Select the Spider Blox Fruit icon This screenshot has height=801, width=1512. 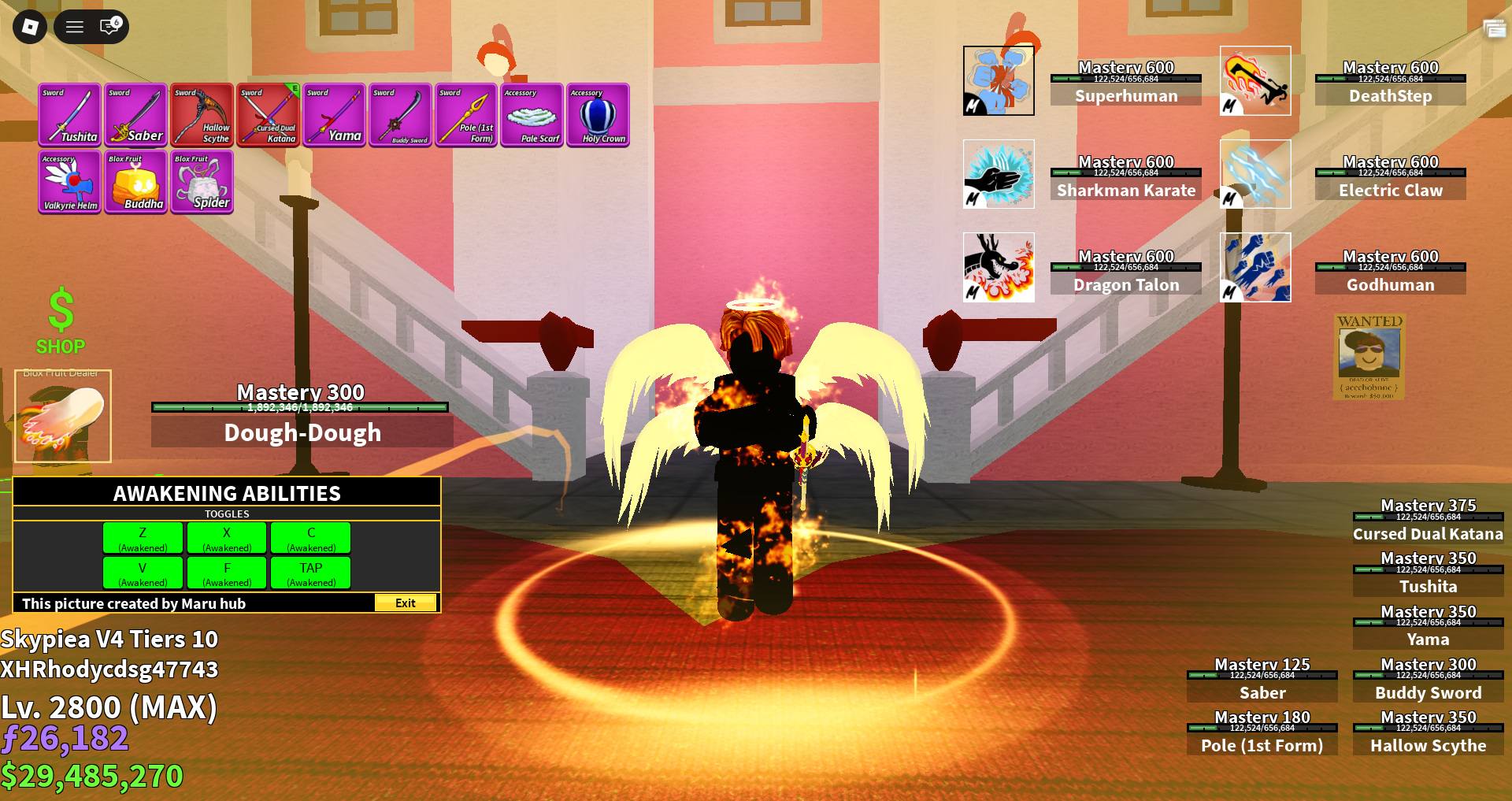[201, 182]
